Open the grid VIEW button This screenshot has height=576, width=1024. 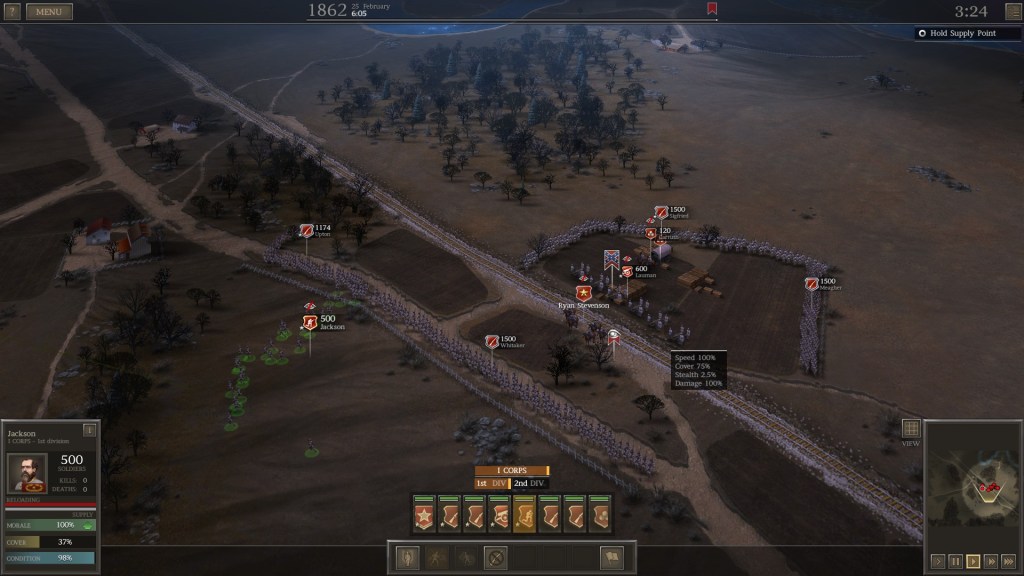910,429
